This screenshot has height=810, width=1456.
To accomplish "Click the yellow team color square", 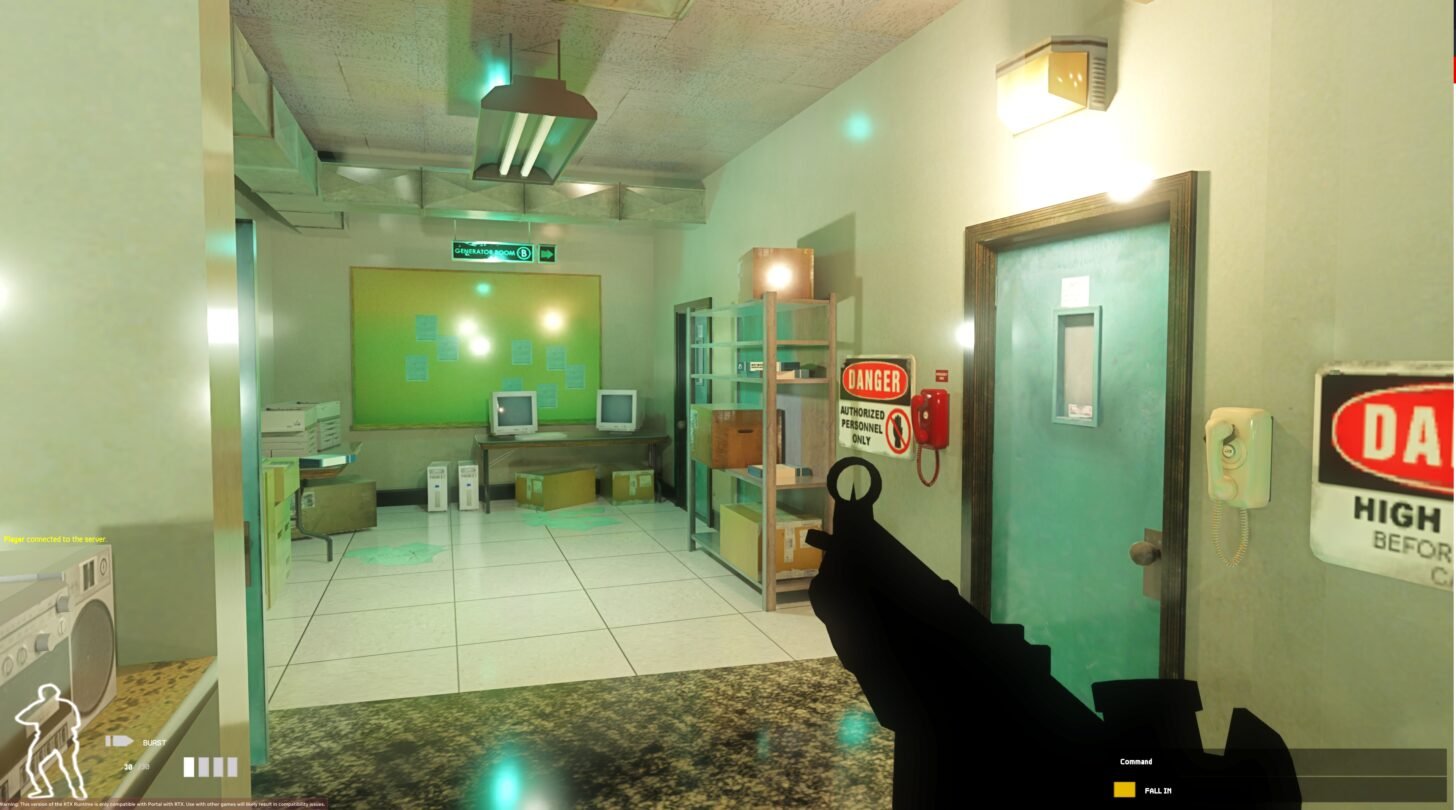I will click(1124, 790).
